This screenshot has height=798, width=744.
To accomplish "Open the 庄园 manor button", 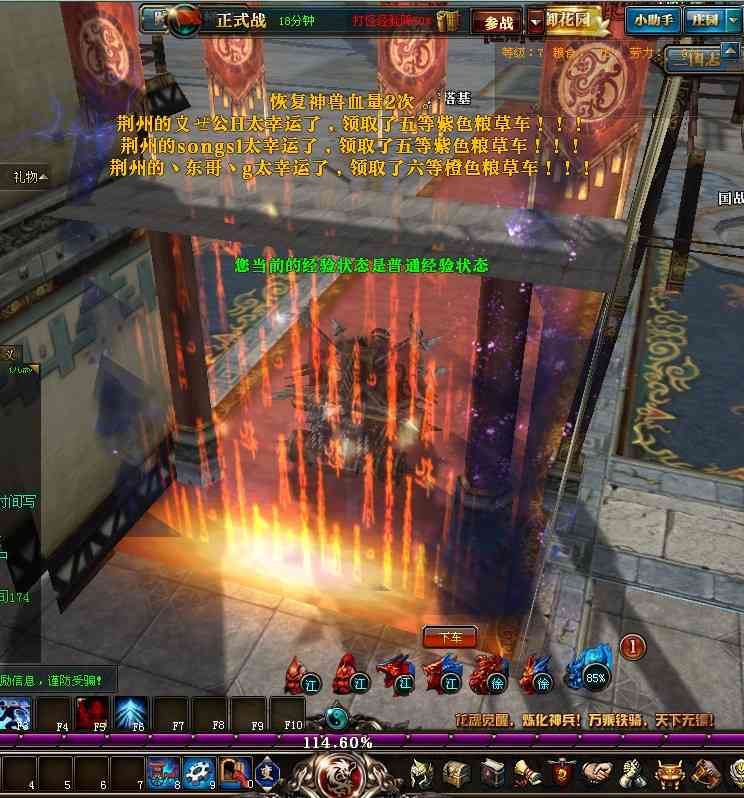I will point(703,19).
